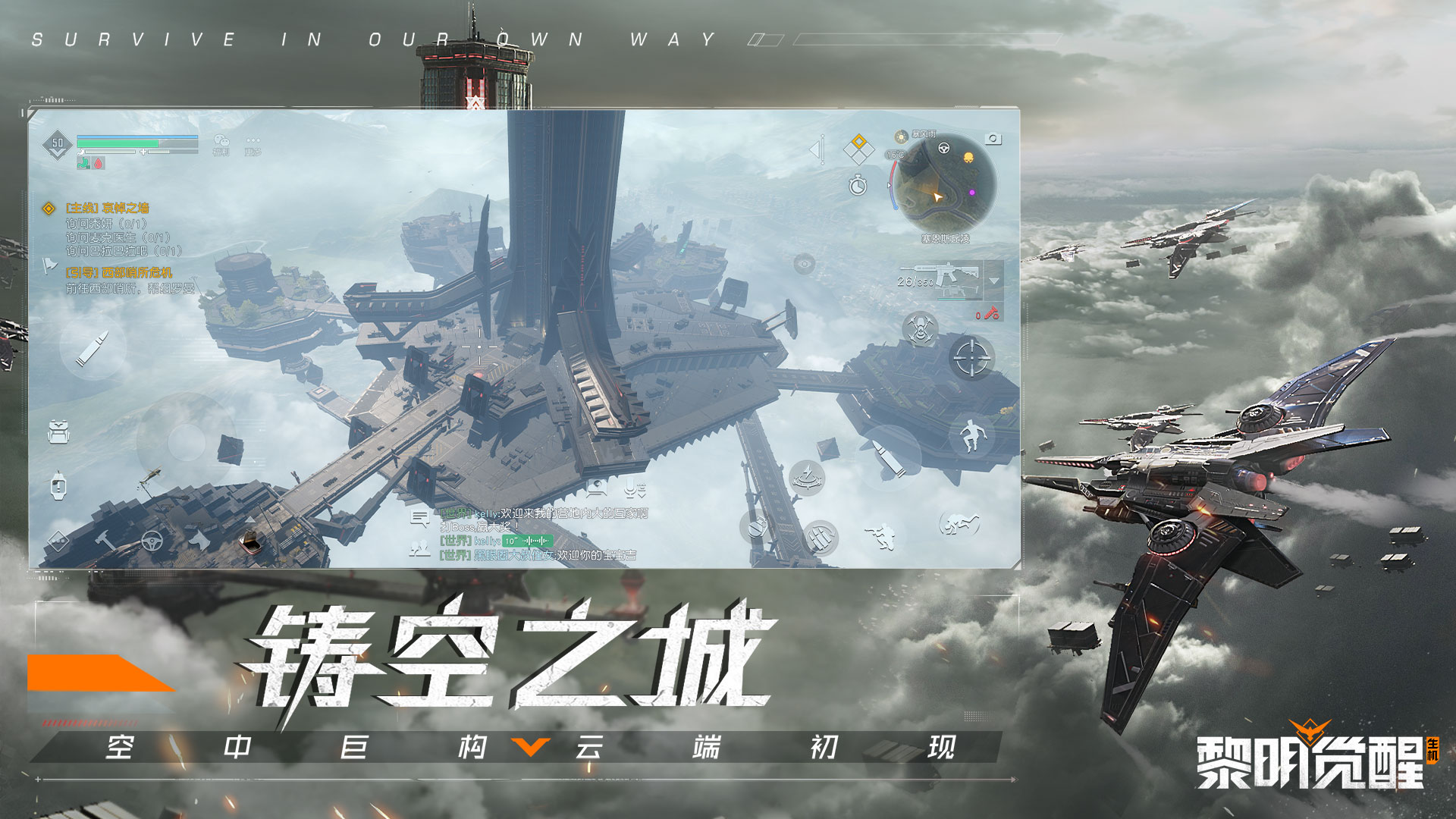Play kelly's 10-second voice message in chat
Viewport: 1456px width, 819px height.
[528, 541]
